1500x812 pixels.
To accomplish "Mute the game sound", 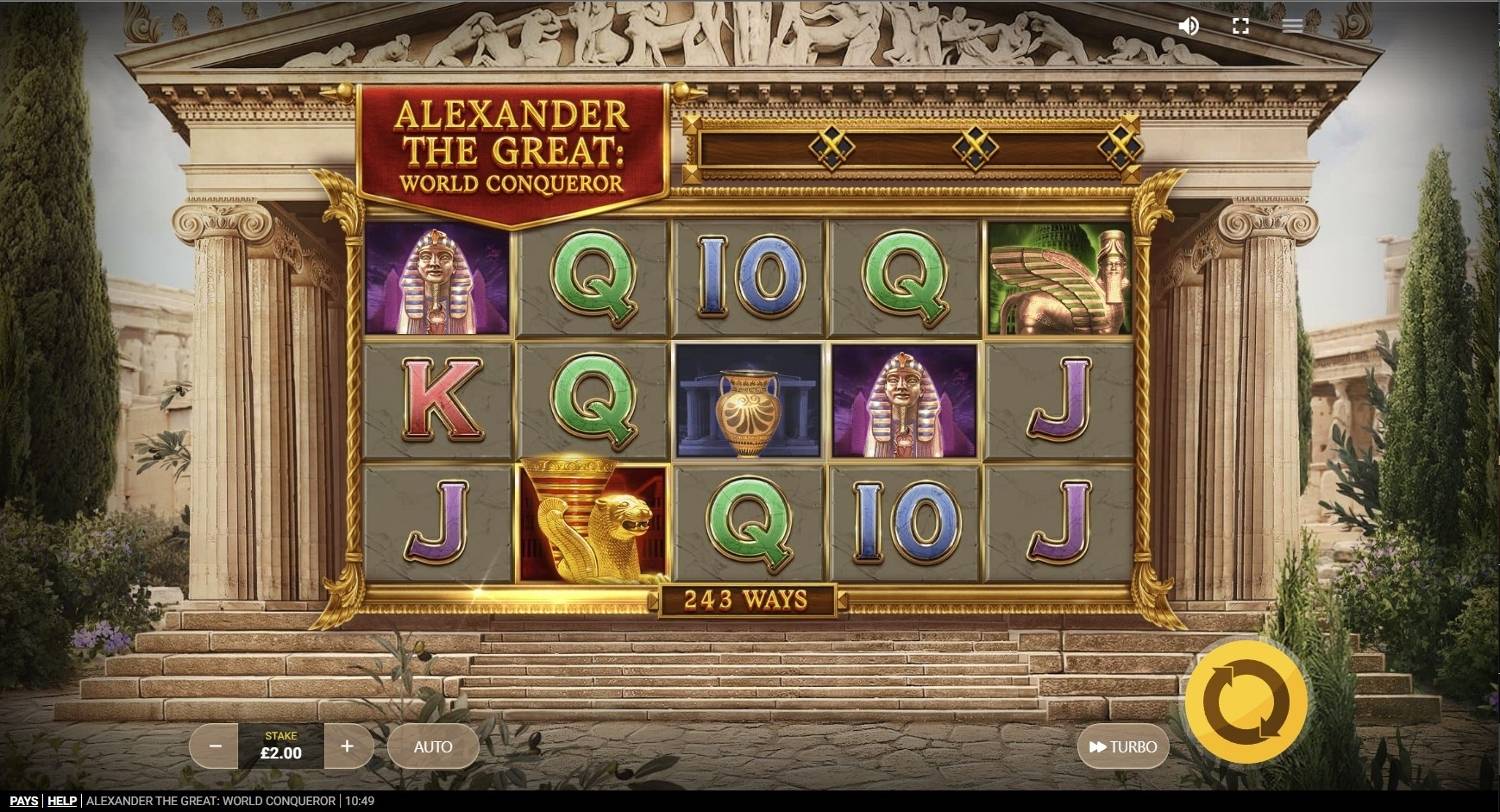I will tap(1188, 26).
